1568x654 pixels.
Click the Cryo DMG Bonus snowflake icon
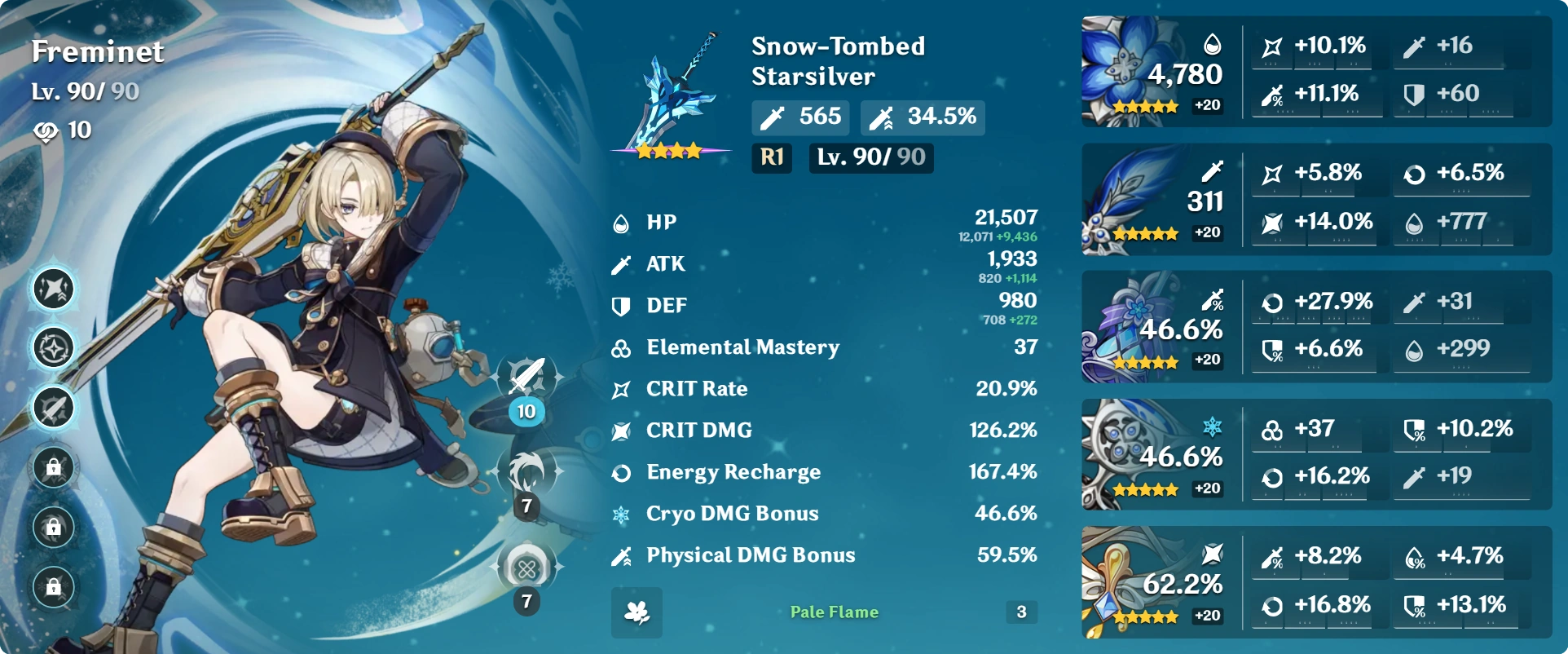click(621, 514)
